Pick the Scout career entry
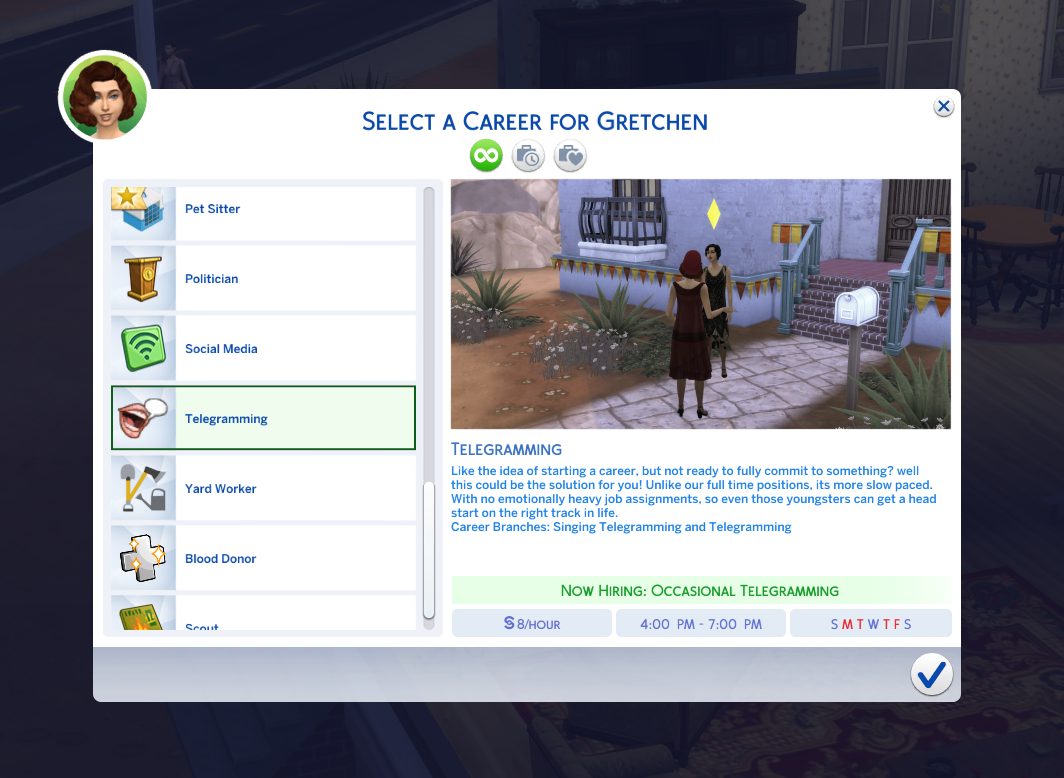Screen dimensions: 1064x778 (x=264, y=620)
